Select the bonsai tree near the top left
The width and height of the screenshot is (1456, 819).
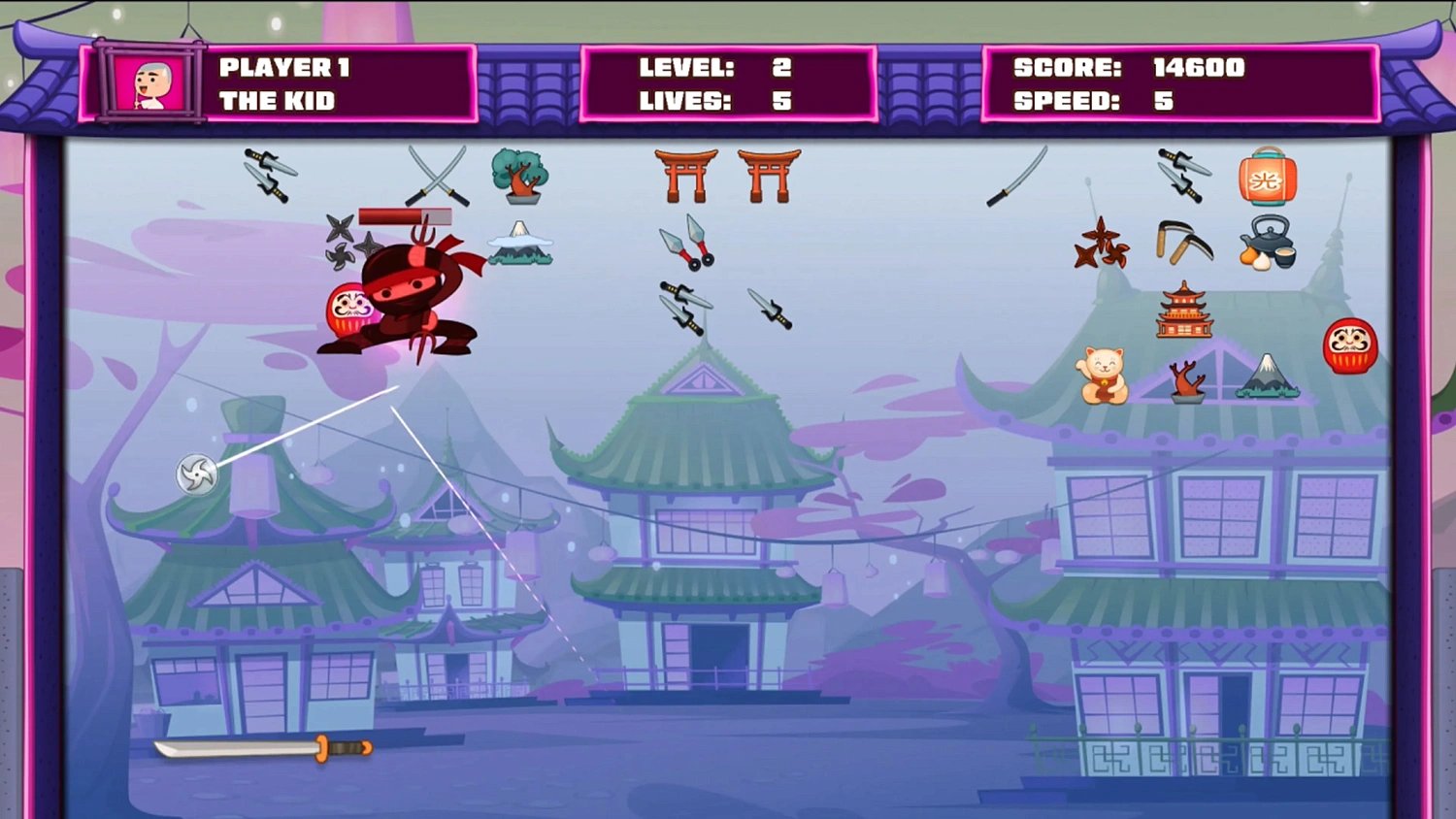(x=518, y=175)
